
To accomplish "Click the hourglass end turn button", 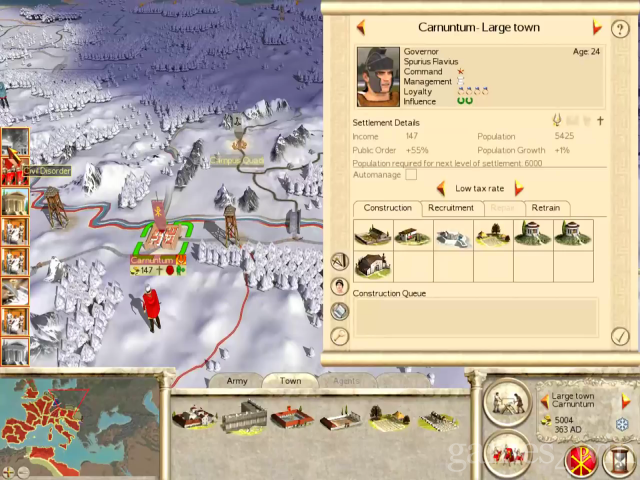I will tap(620, 458).
